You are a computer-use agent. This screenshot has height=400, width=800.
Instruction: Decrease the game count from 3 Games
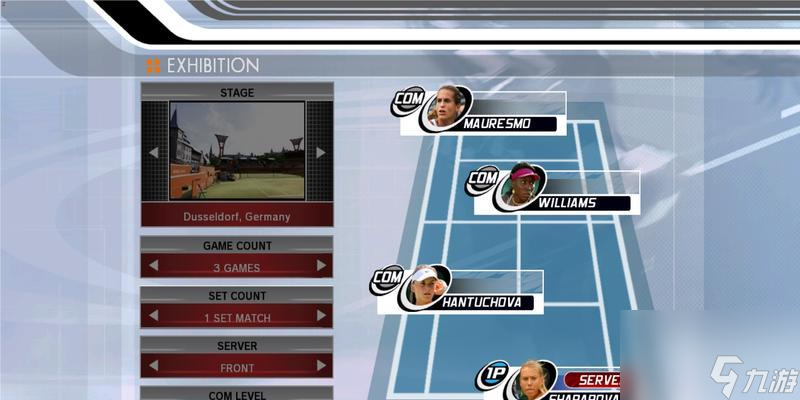tap(153, 266)
